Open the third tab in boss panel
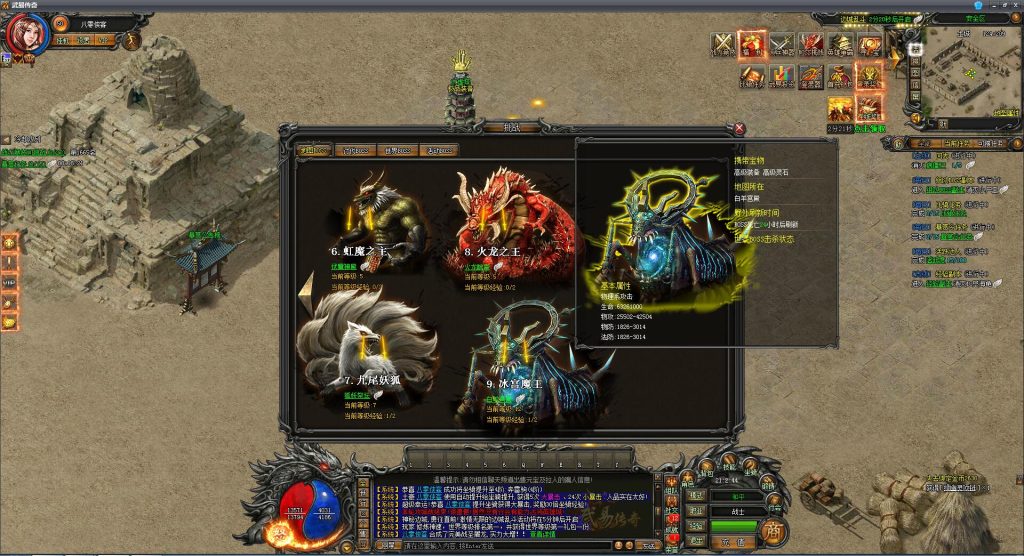Screen dimensions: 1024x556 (397, 150)
